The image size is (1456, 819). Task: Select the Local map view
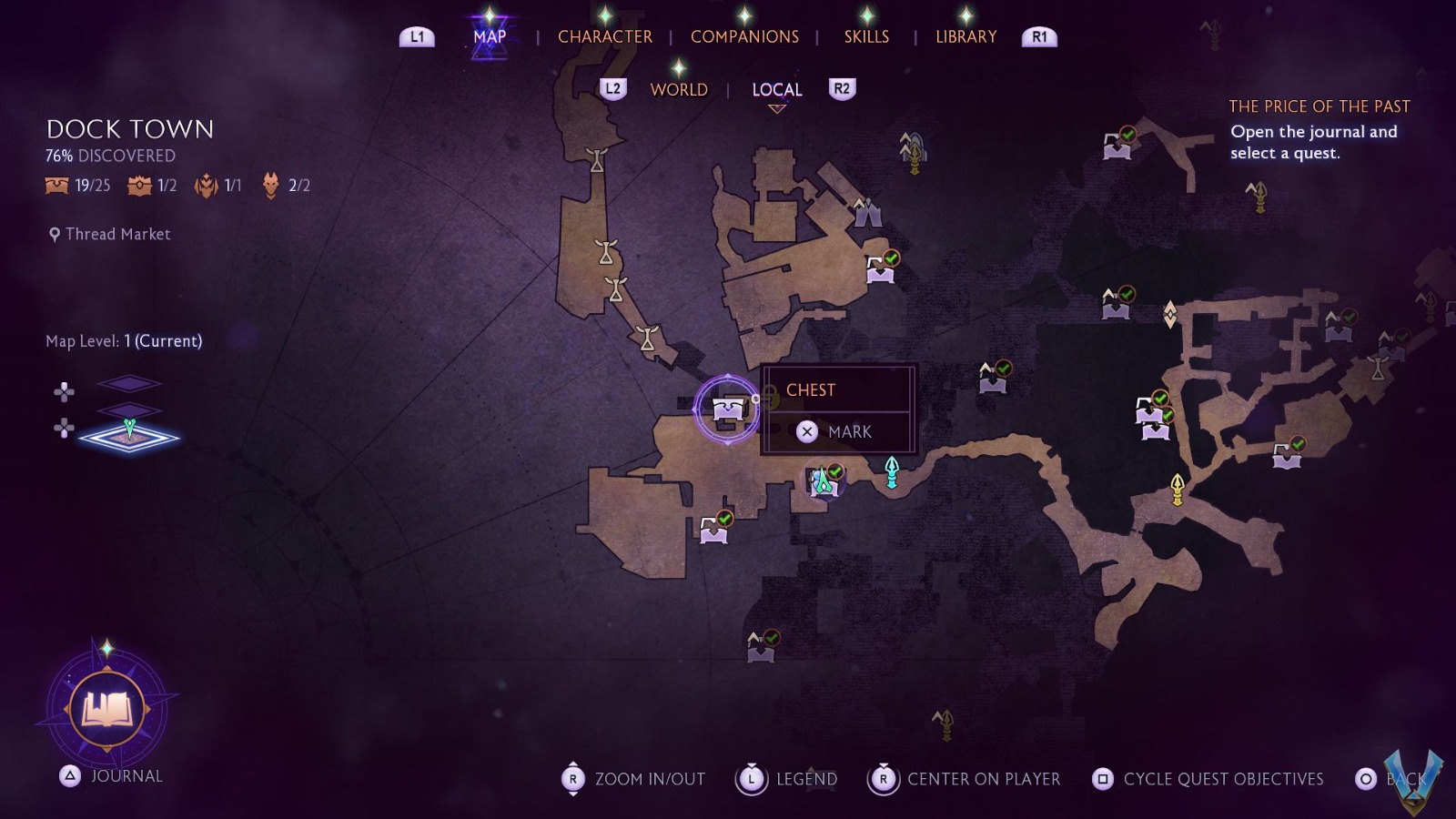pos(776,89)
